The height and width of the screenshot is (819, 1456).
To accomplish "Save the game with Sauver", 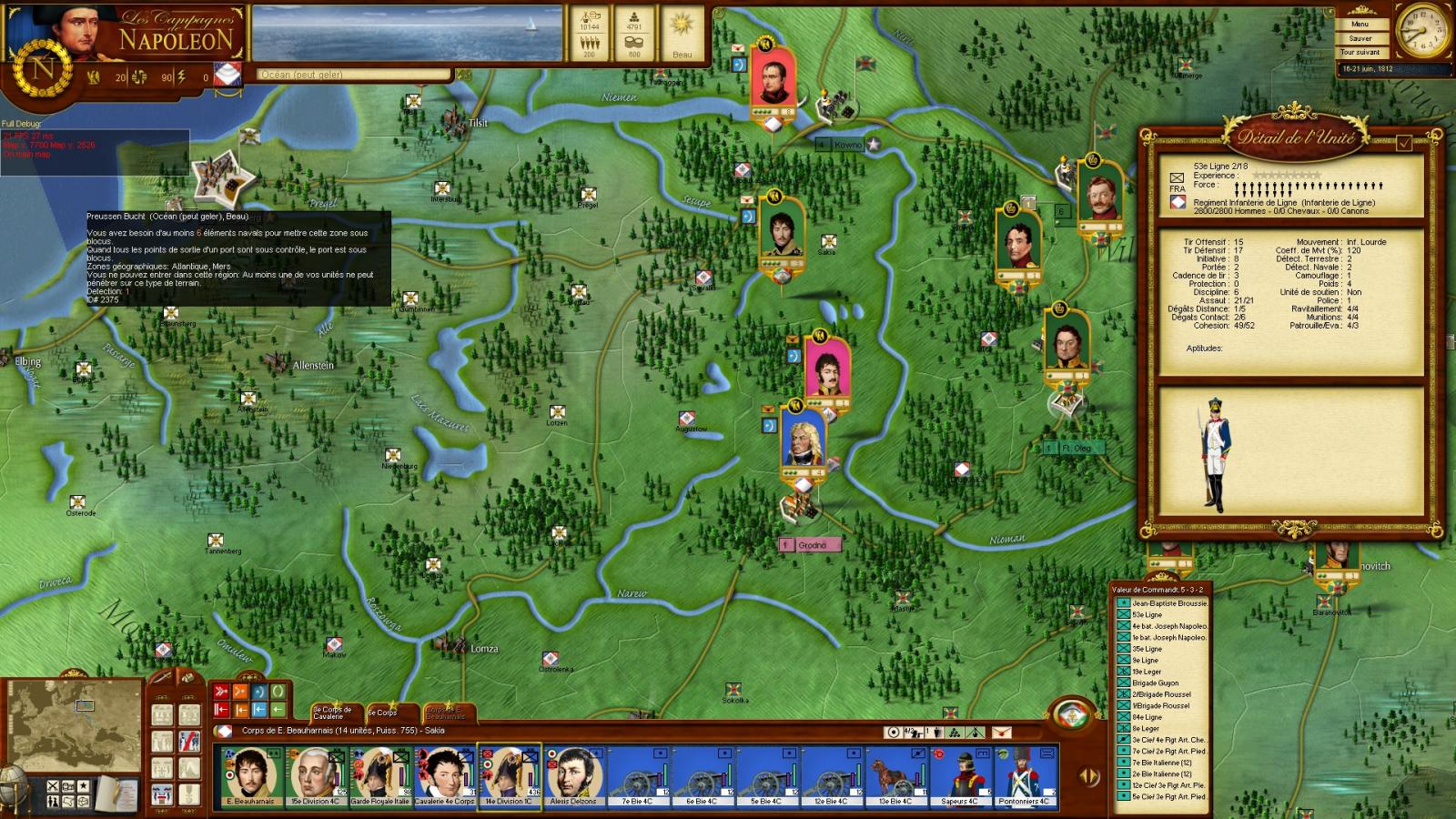I will (1360, 38).
